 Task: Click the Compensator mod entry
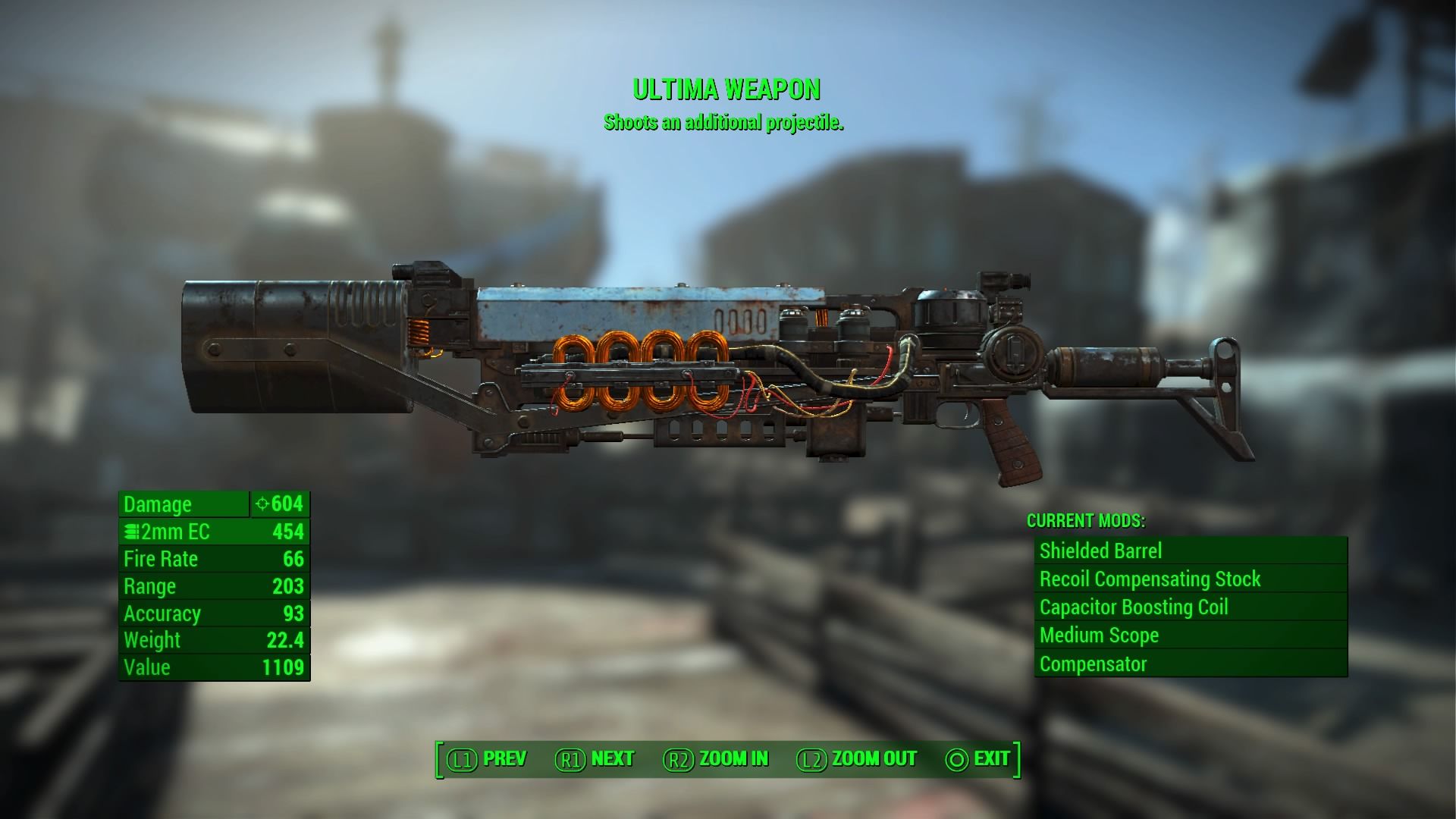[x=1189, y=664]
